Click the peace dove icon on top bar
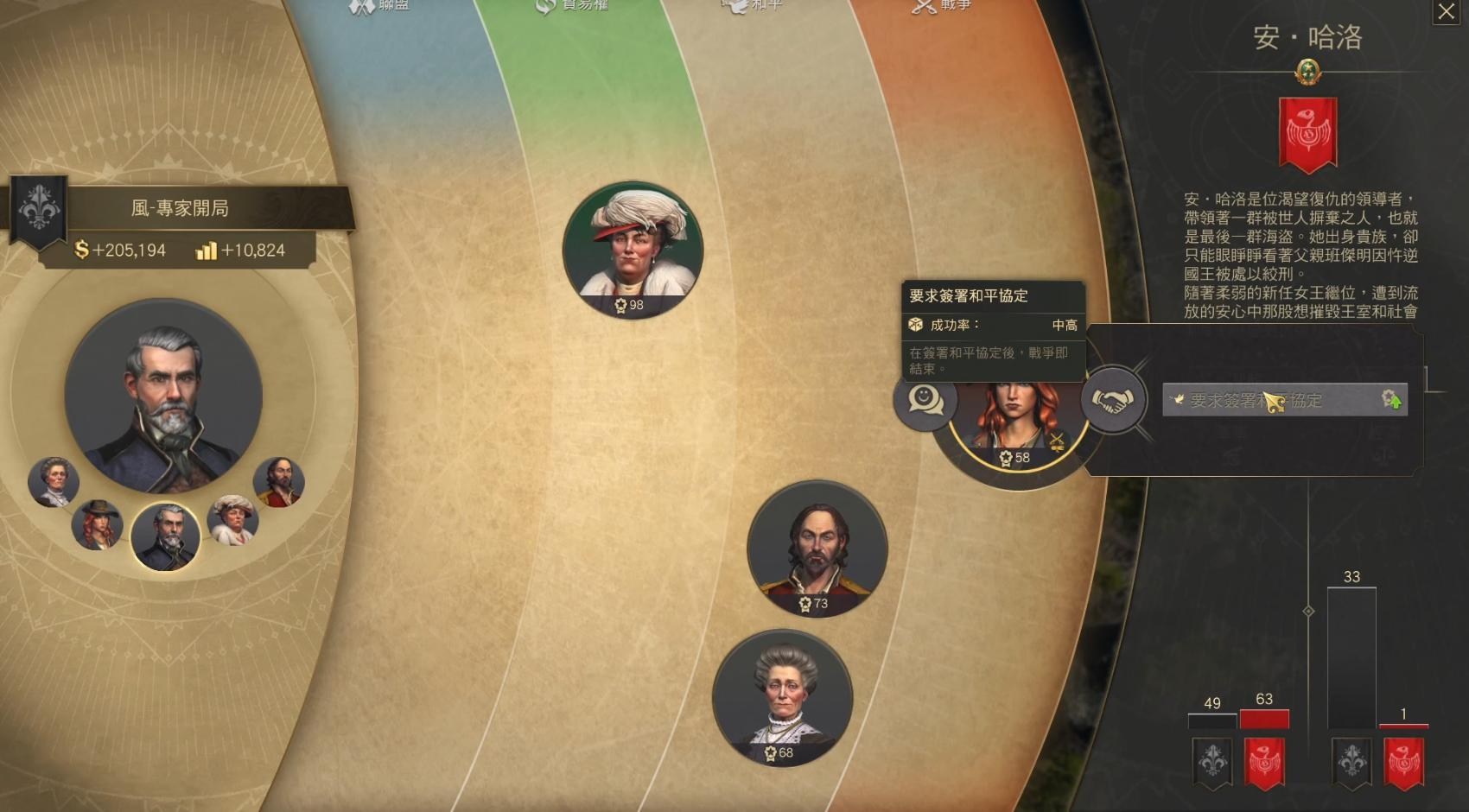The height and width of the screenshot is (812, 1469). [x=731, y=7]
